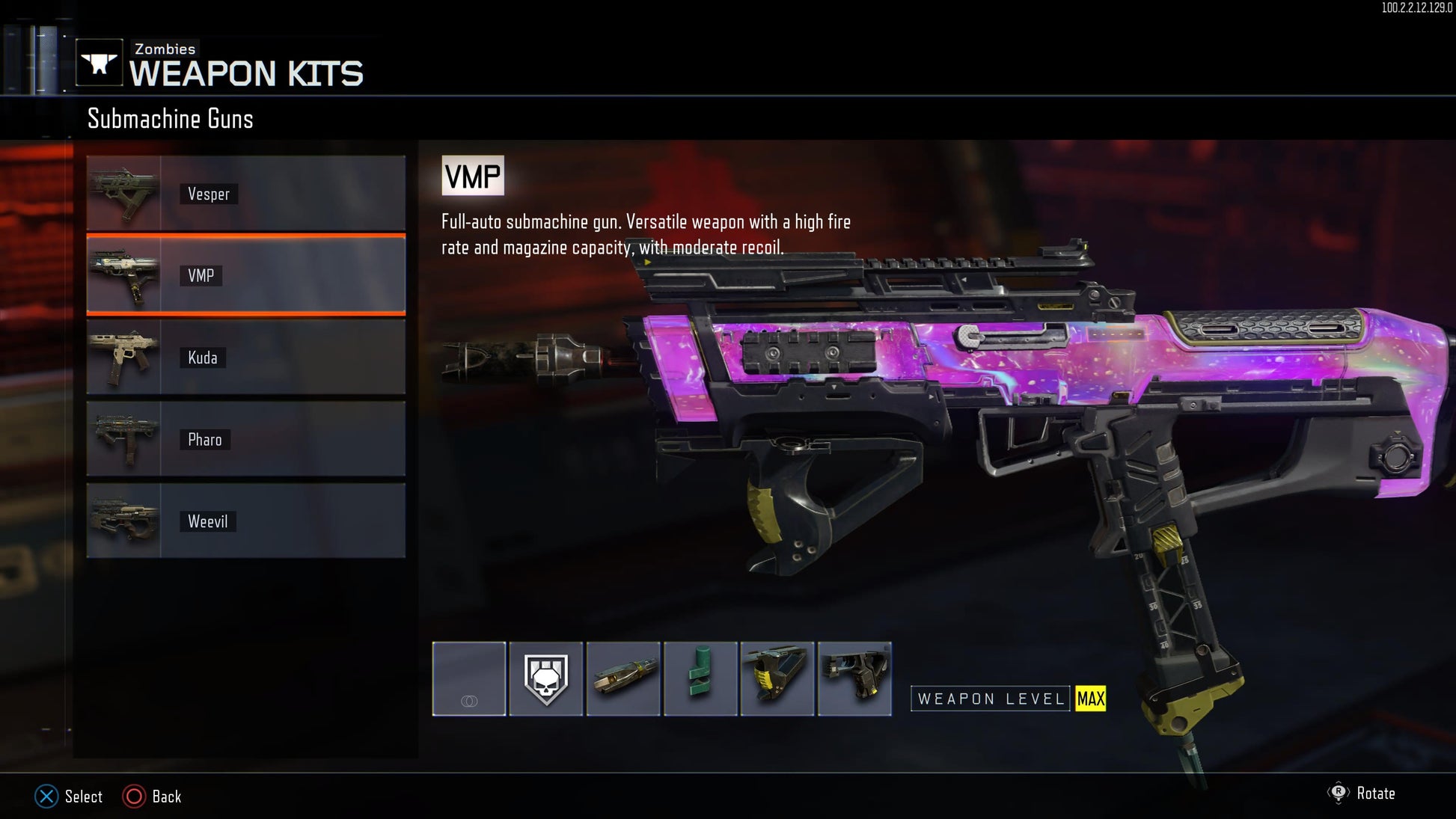Choose the VMP weapon entry
The height and width of the screenshot is (819, 1456).
click(x=245, y=275)
